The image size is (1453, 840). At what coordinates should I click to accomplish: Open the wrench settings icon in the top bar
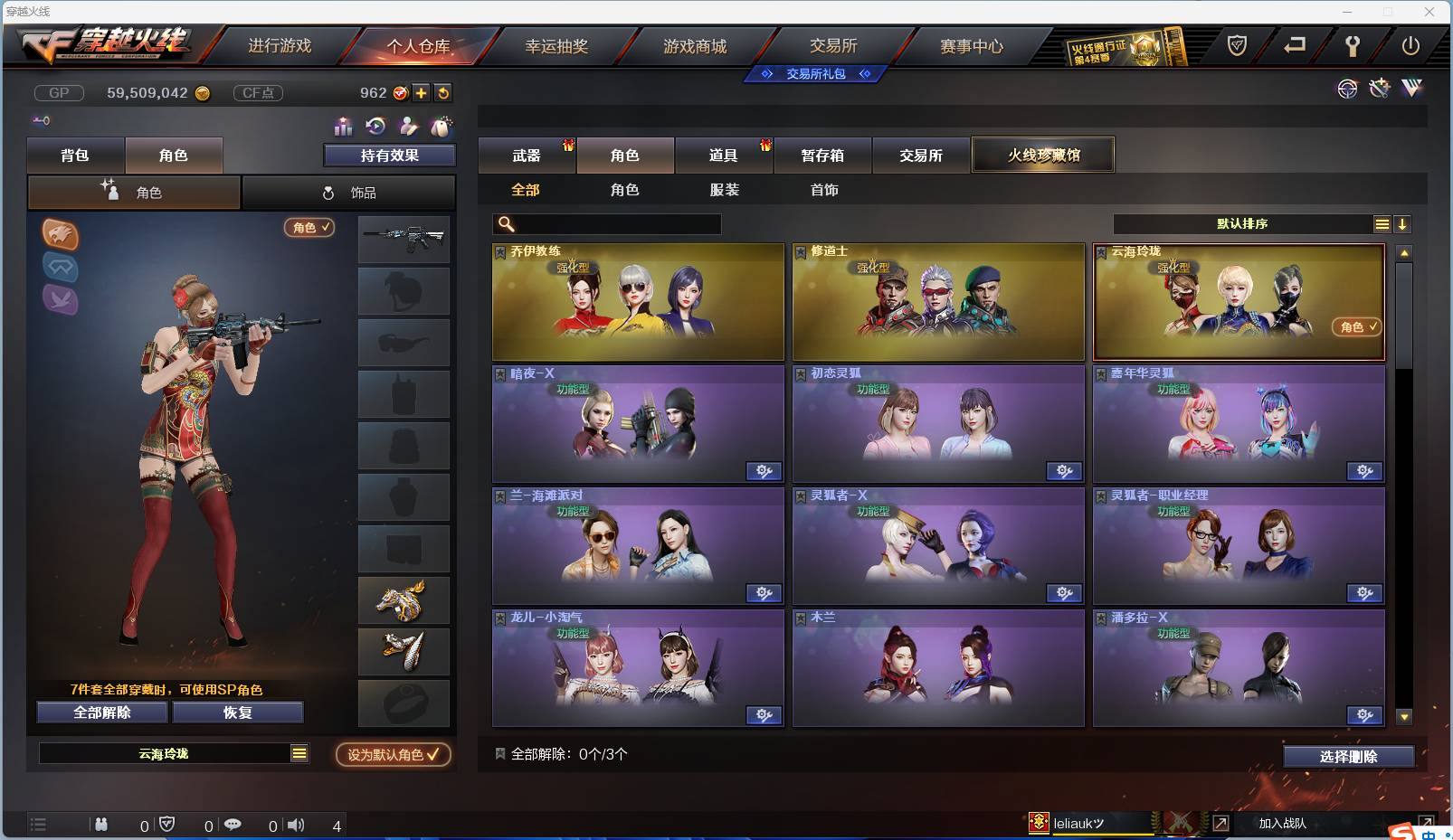(x=1352, y=45)
